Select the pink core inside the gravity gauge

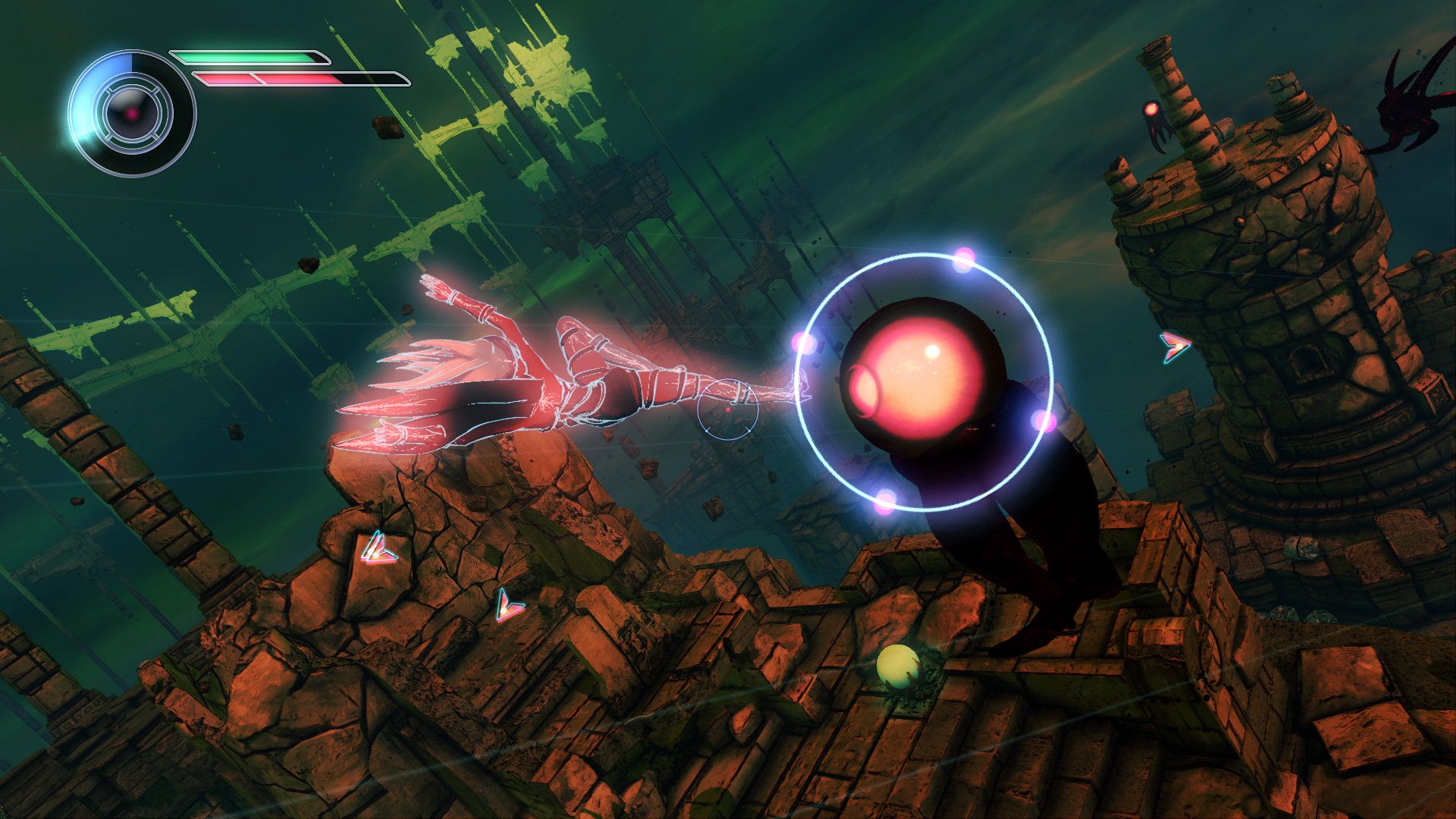tap(131, 114)
